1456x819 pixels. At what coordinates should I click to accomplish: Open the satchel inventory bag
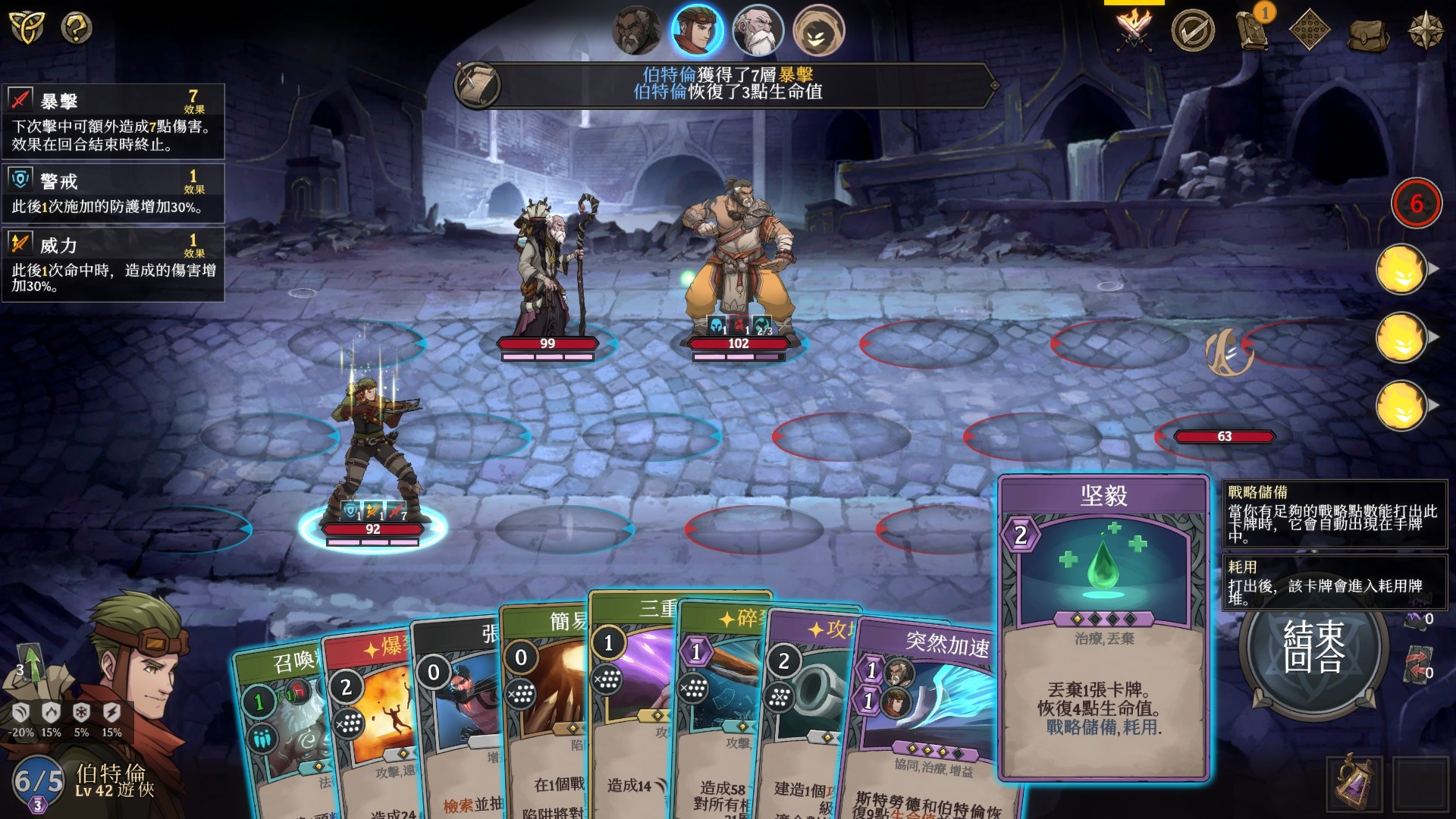1367,33
